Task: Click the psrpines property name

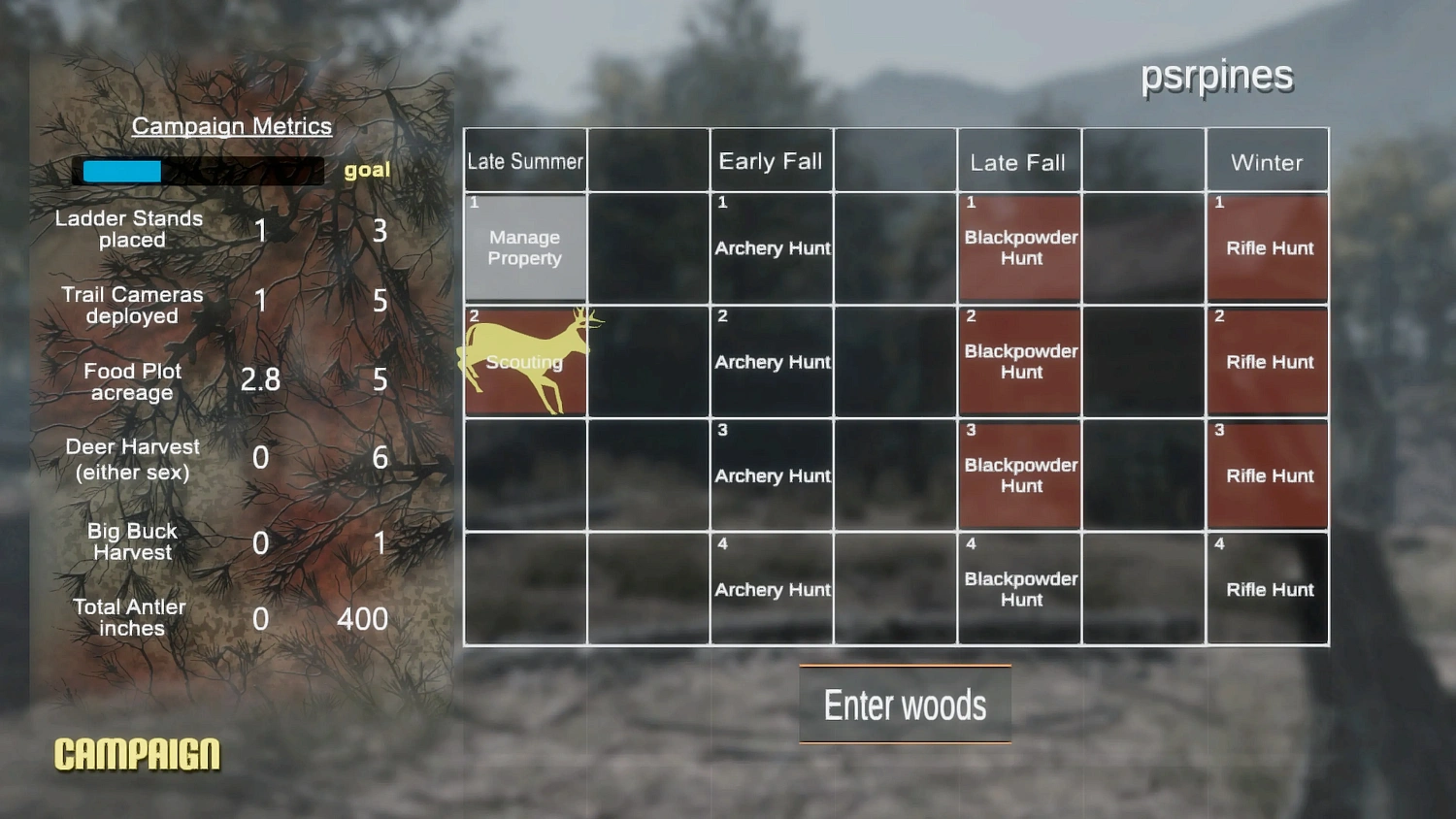Action: (x=1217, y=75)
